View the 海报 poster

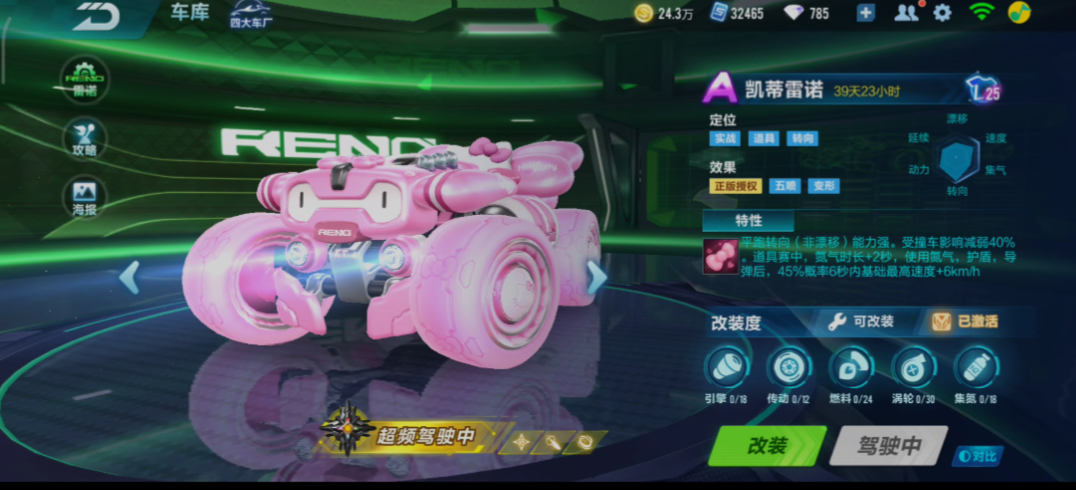tap(85, 197)
